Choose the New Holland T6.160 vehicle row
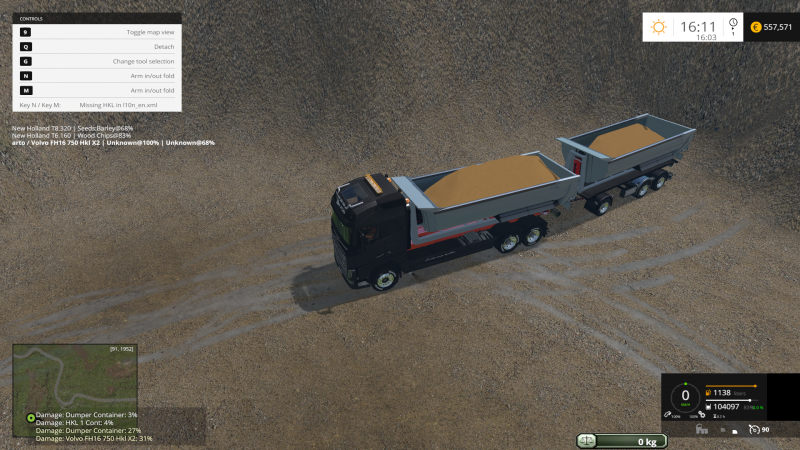Screen dimensions: 800x450 click(x=71, y=135)
